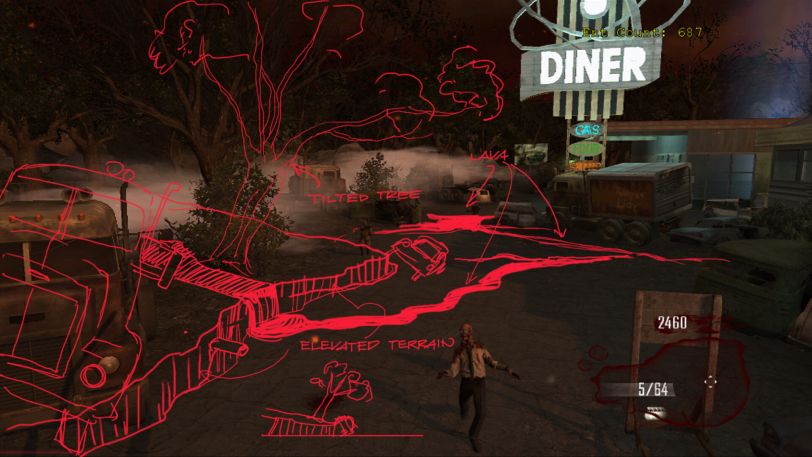Click the d-pad equipment indicator icon
812x457 pixels.
pyautogui.click(x=710, y=381)
